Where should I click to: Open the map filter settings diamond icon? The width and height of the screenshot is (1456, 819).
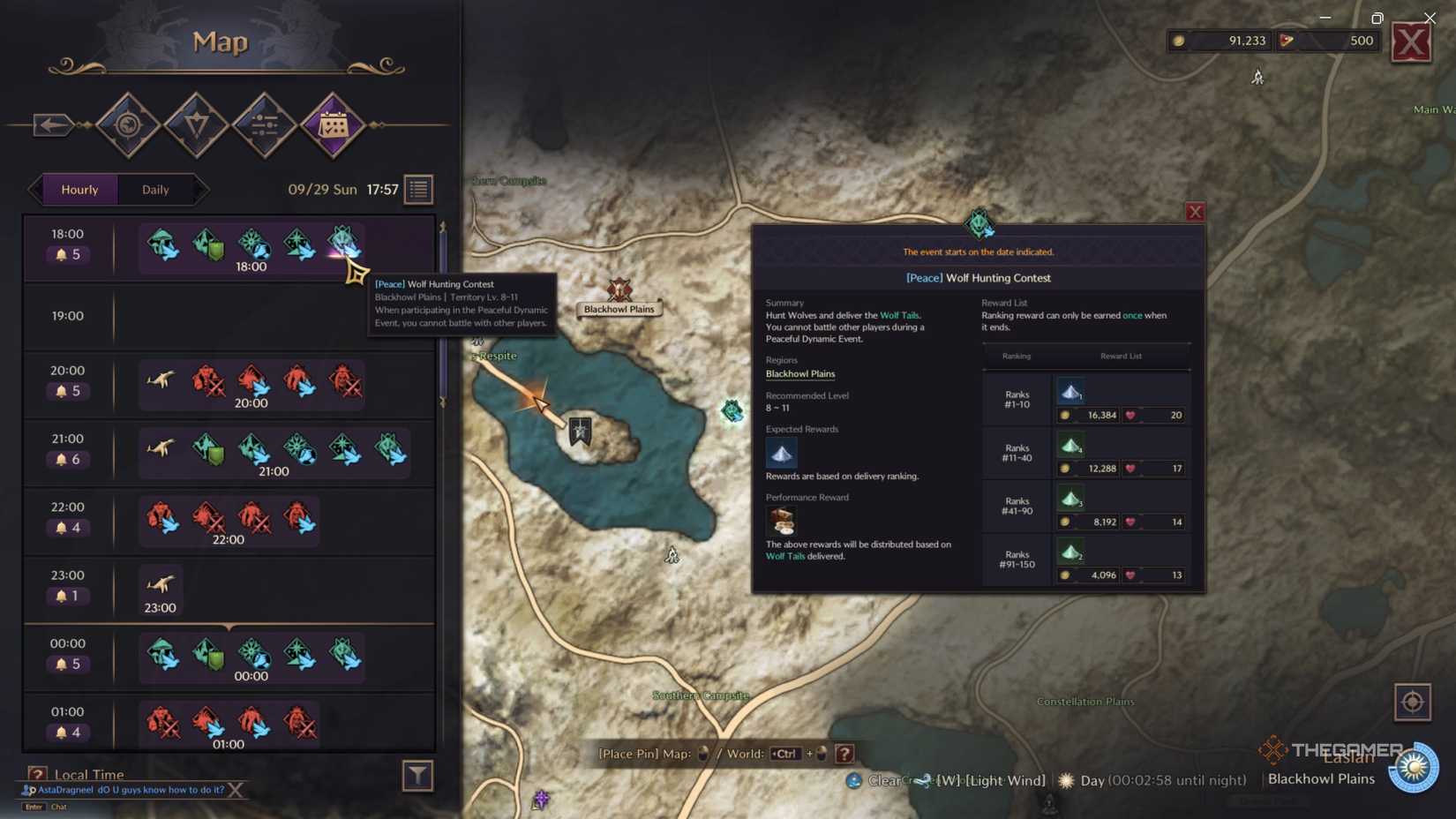click(265, 125)
